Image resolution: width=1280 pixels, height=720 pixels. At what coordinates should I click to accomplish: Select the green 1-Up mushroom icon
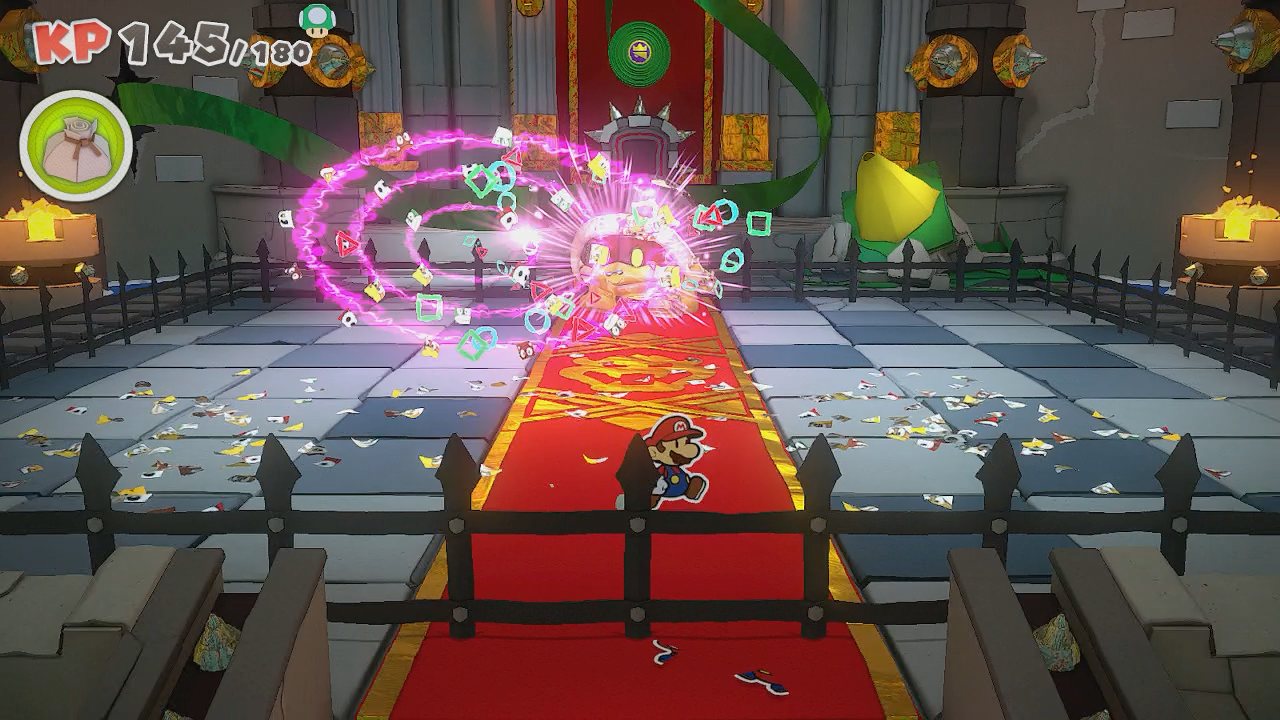(317, 19)
